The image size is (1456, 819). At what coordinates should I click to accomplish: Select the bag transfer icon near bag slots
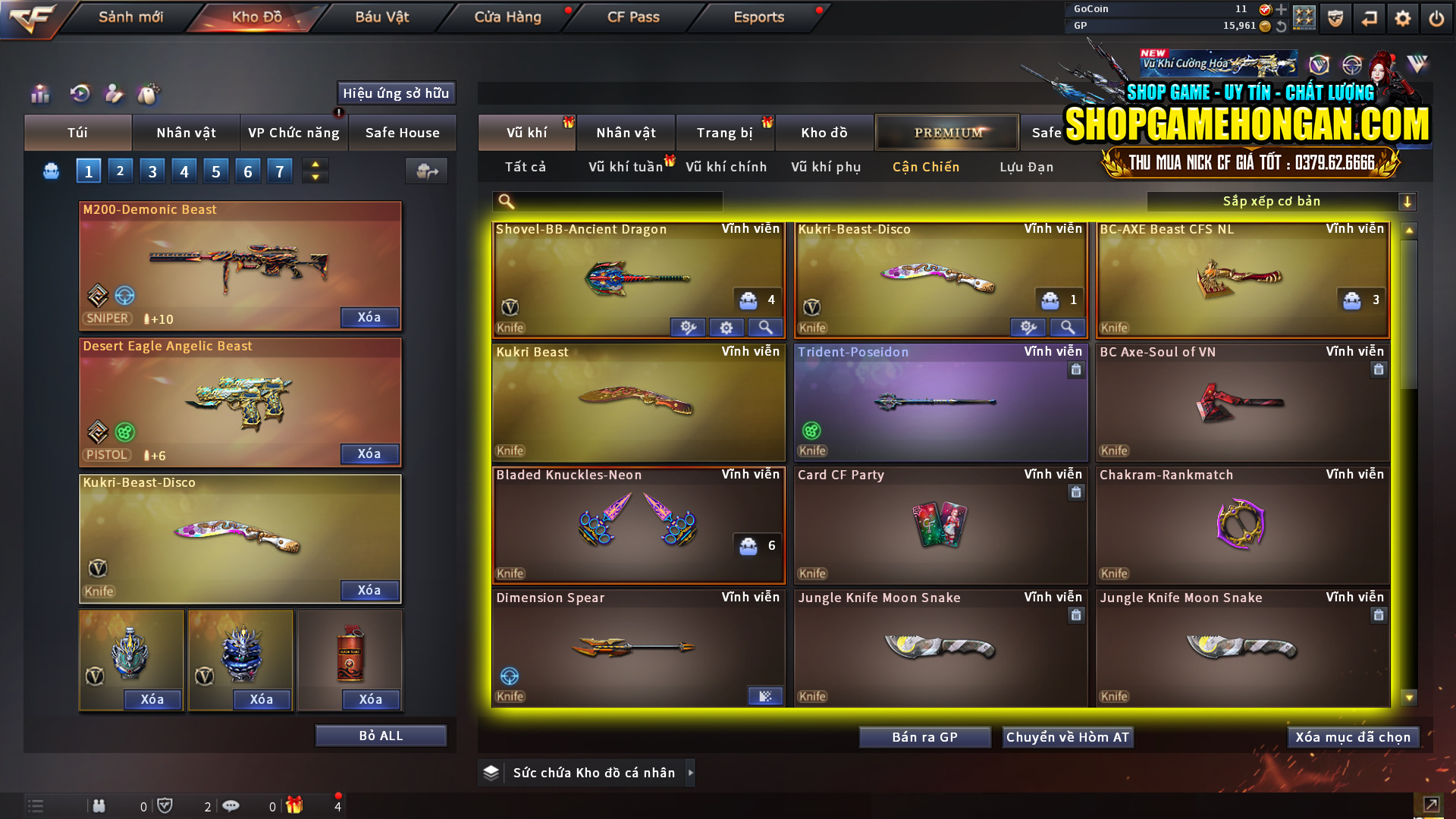[425, 171]
